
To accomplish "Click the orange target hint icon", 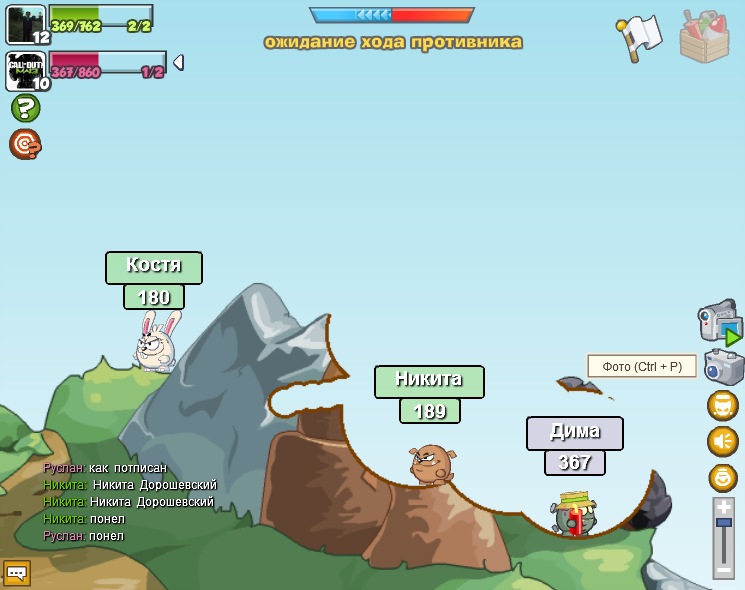I will coord(25,144).
